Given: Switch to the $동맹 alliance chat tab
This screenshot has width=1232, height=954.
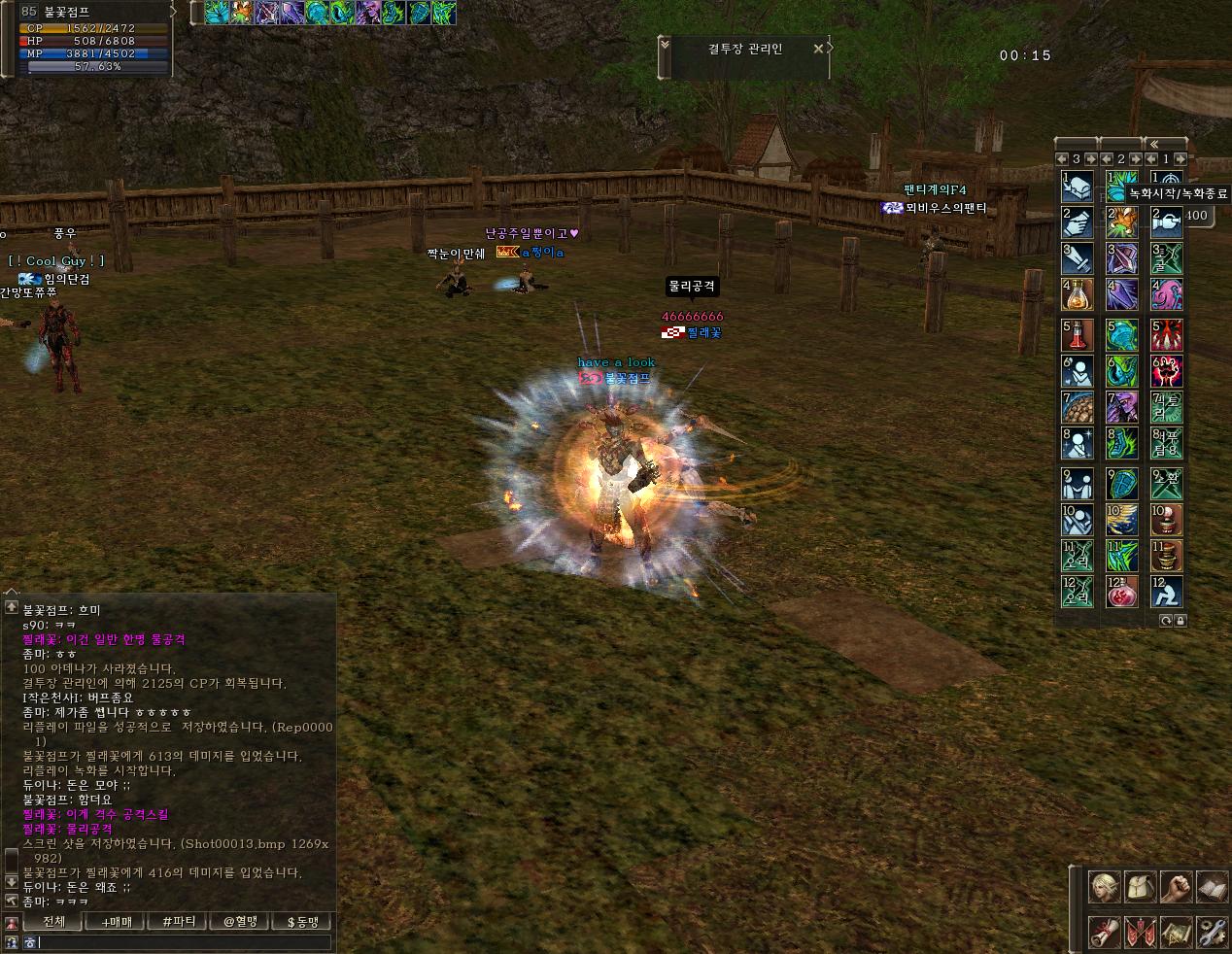Looking at the screenshot, I should [x=302, y=921].
